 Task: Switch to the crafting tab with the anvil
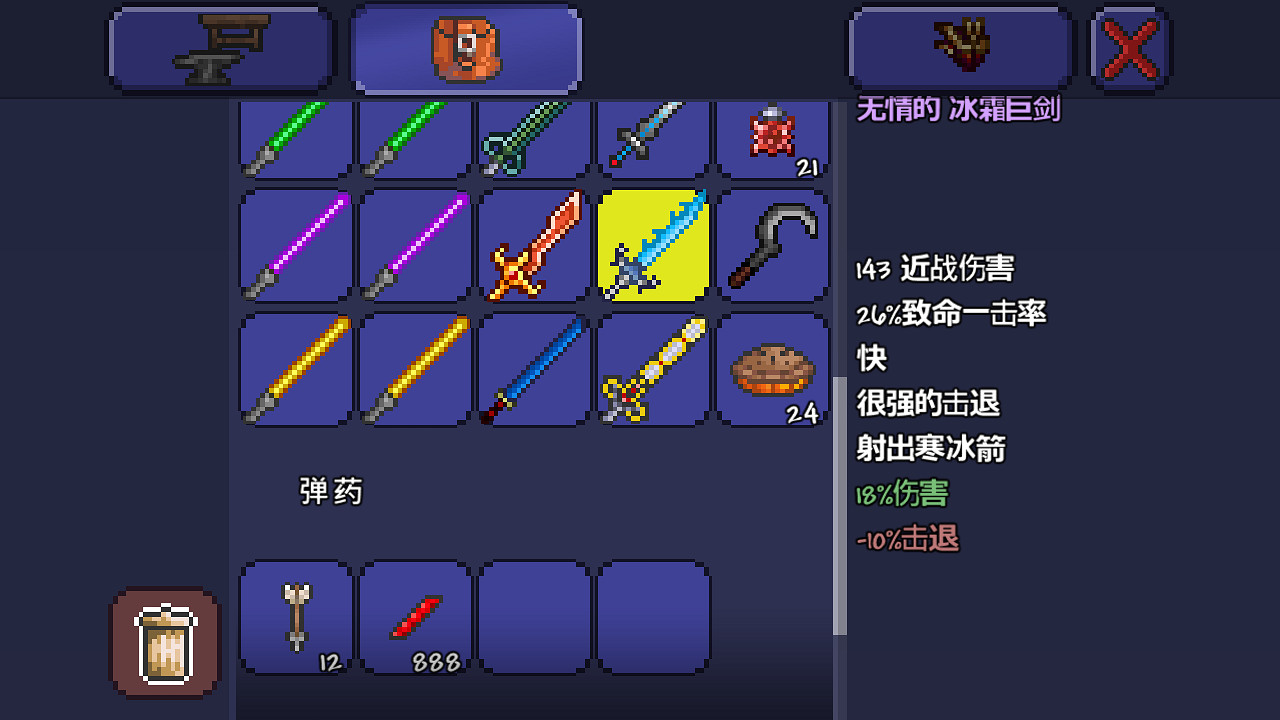pos(220,48)
